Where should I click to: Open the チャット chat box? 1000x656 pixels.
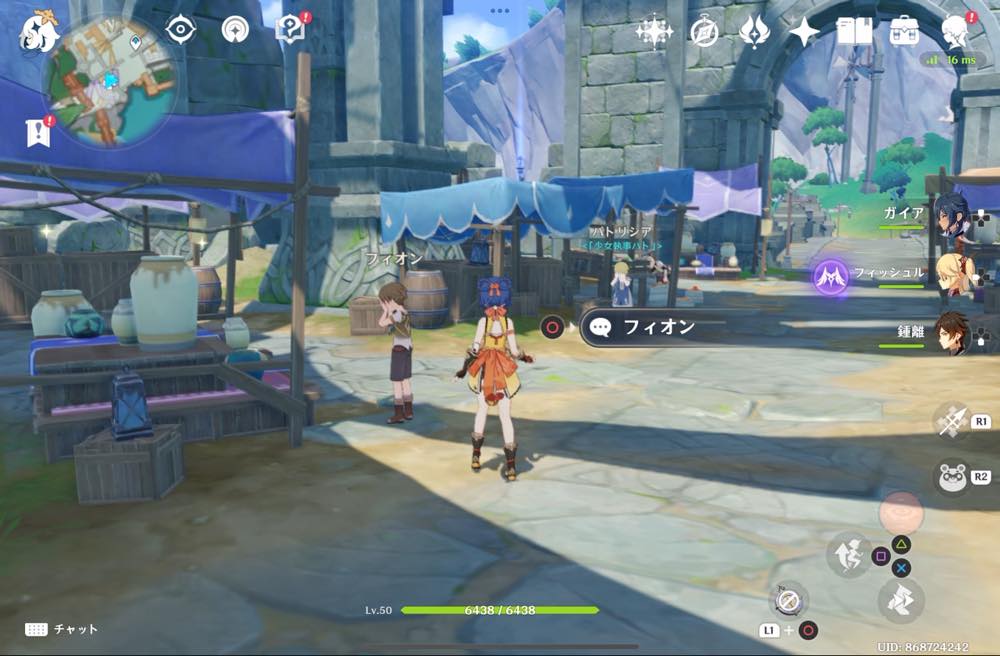62,629
